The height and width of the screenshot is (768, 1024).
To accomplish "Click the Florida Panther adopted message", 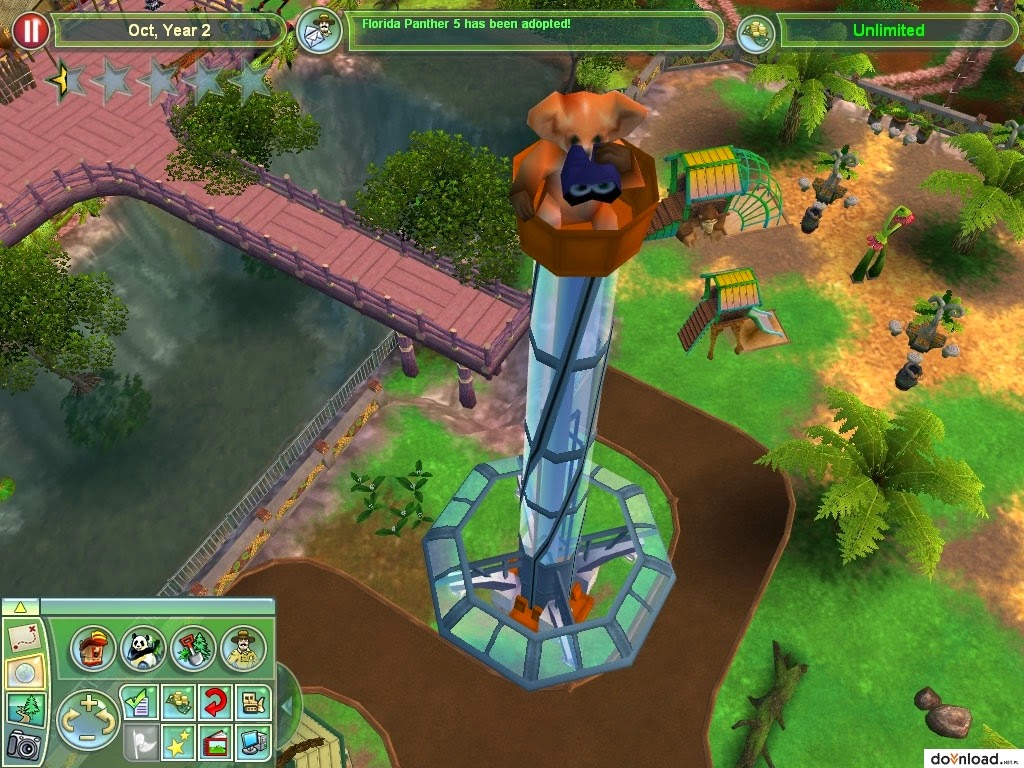I will point(535,29).
